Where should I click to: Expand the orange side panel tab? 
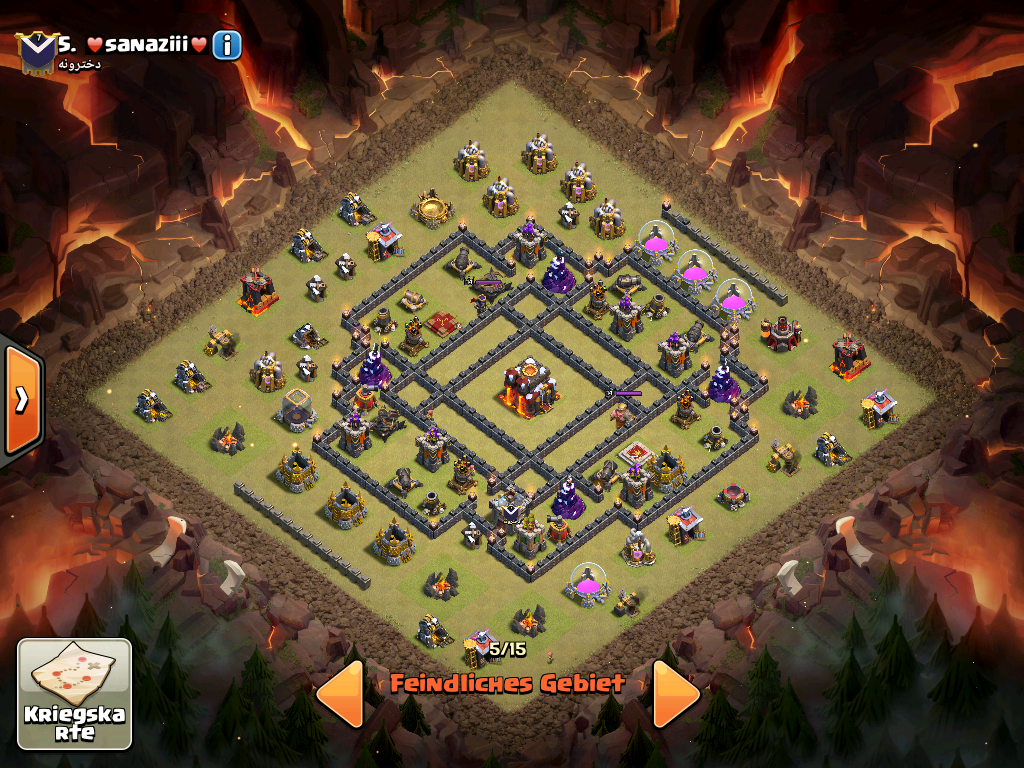click(21, 399)
